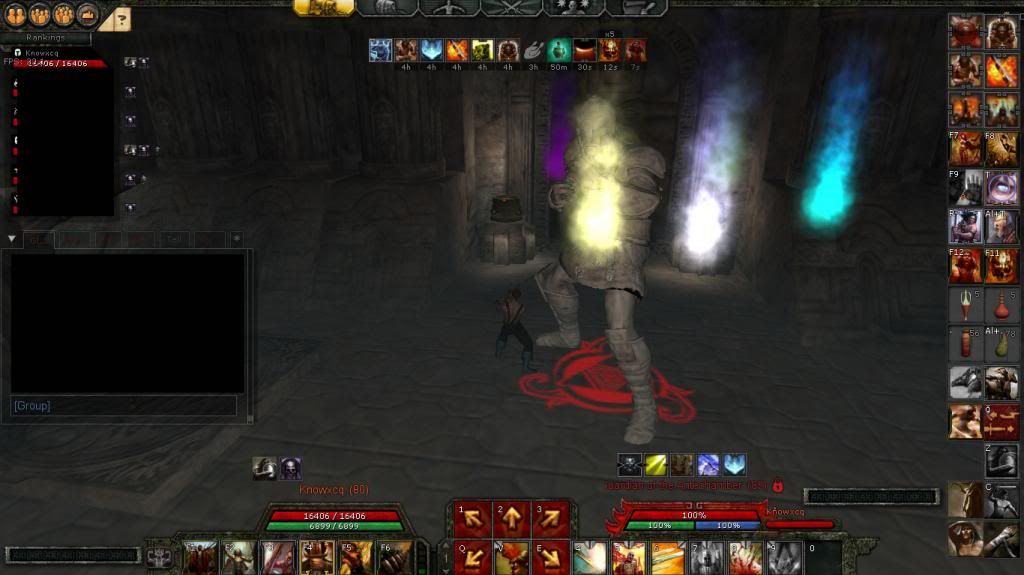This screenshot has height=575, width=1024.
Task: Click the Group chat input field
Action: click(123, 406)
